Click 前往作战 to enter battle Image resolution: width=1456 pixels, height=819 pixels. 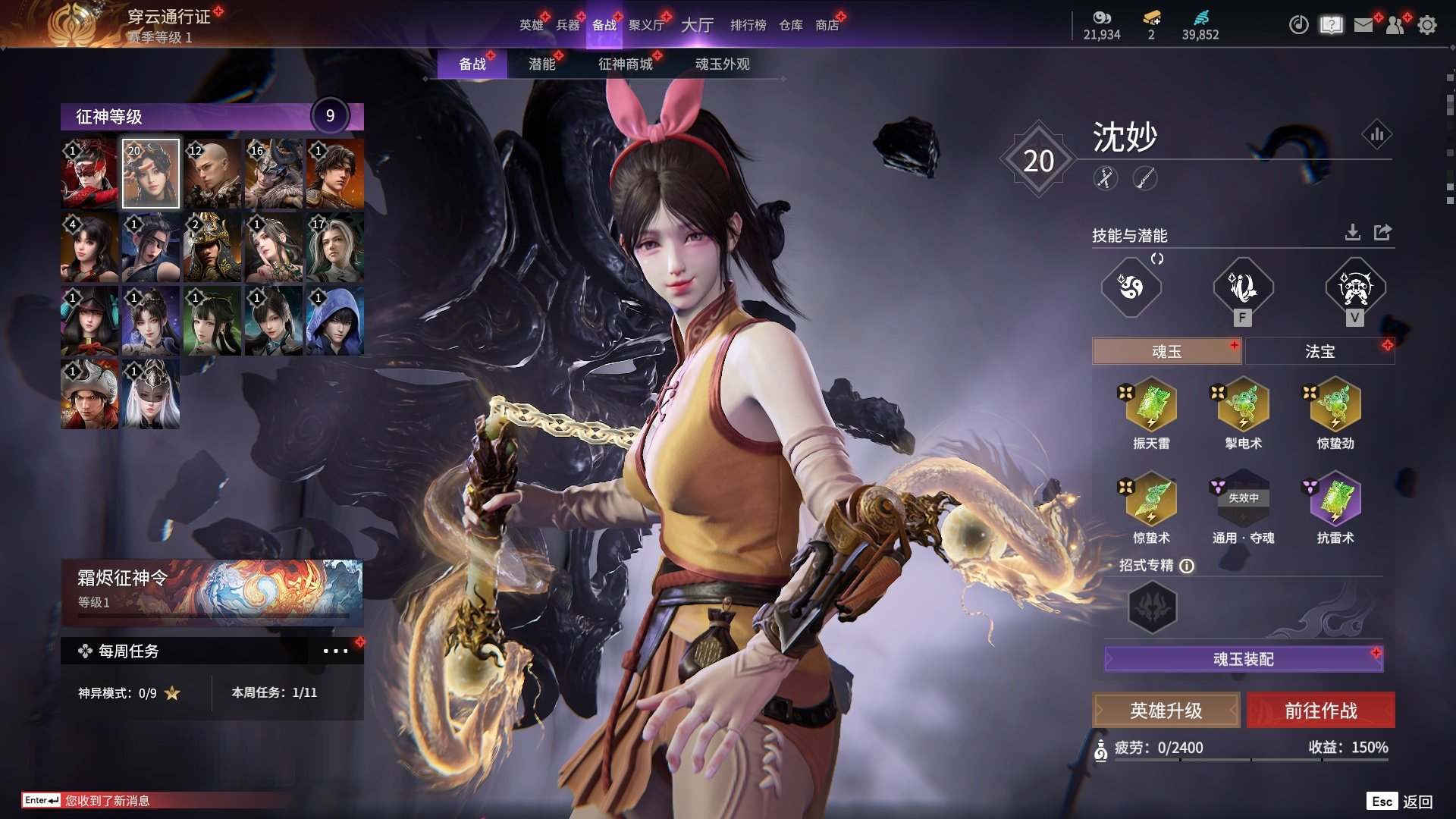[x=1320, y=711]
